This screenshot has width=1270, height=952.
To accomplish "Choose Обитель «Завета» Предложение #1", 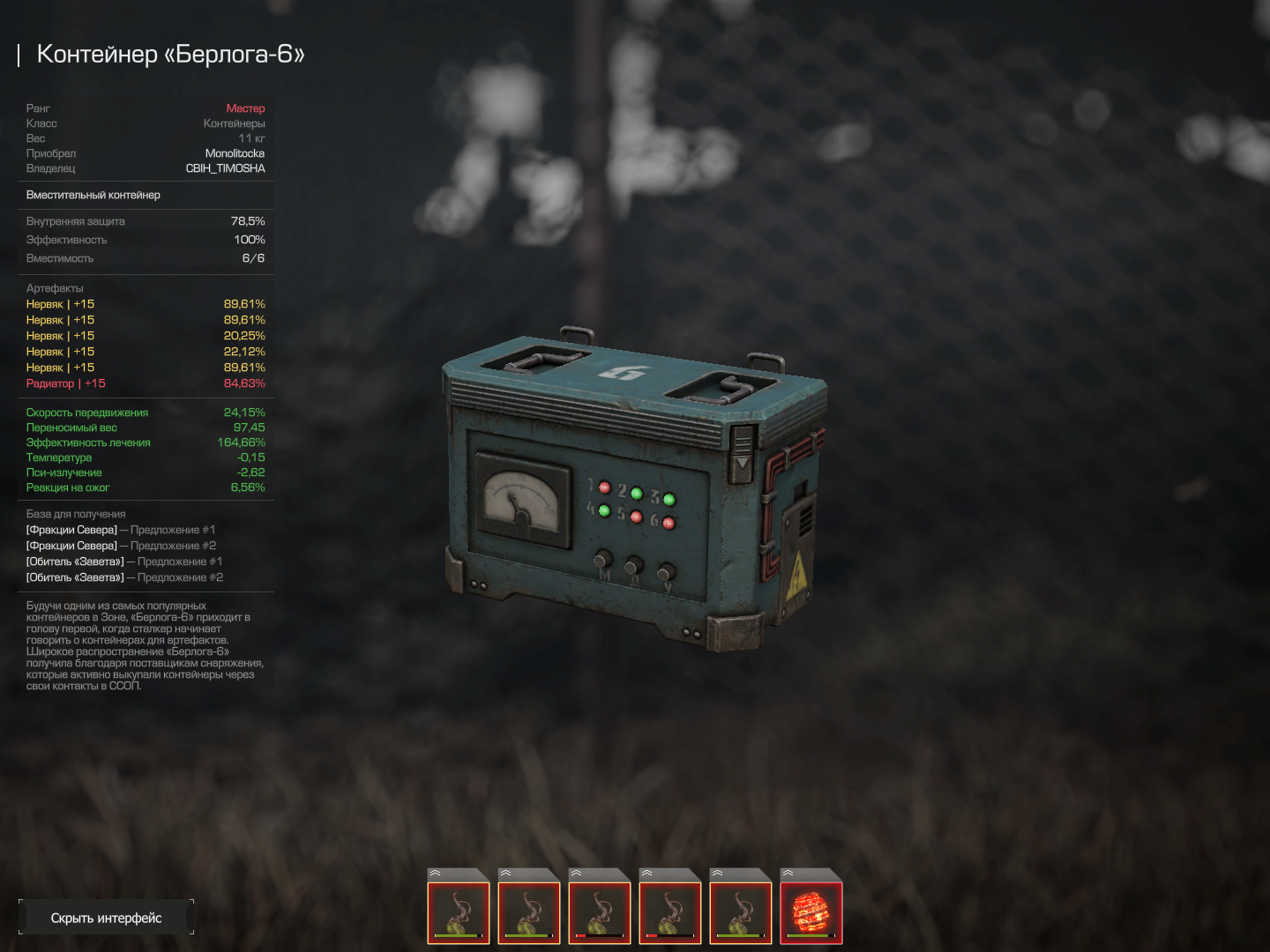I will pyautogui.click(x=124, y=562).
